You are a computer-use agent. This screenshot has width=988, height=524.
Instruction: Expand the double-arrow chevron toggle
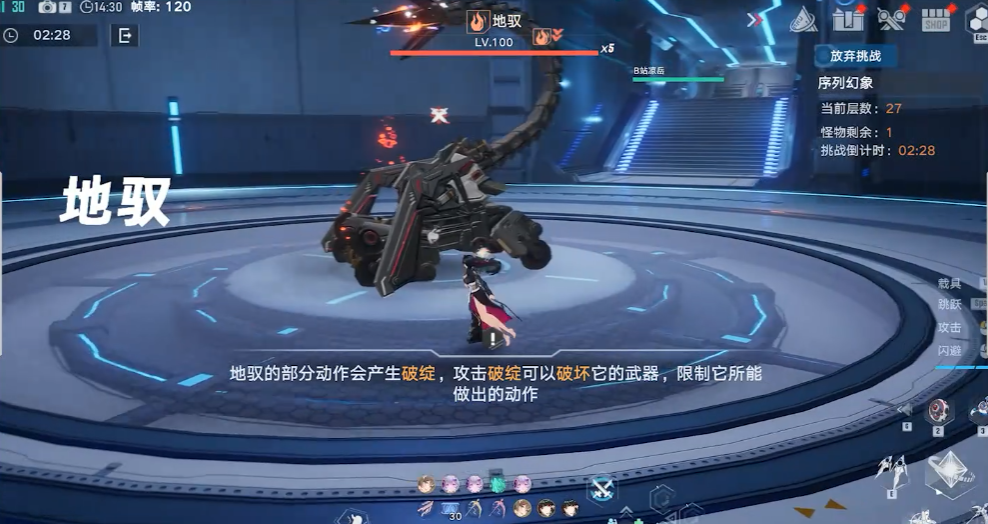755,19
